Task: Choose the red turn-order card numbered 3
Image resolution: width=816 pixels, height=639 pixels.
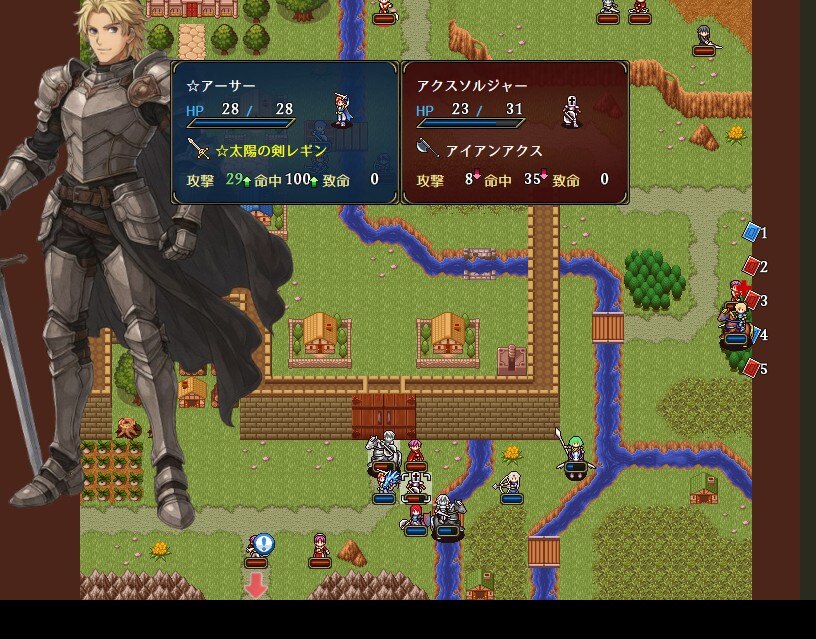Action: [752, 300]
